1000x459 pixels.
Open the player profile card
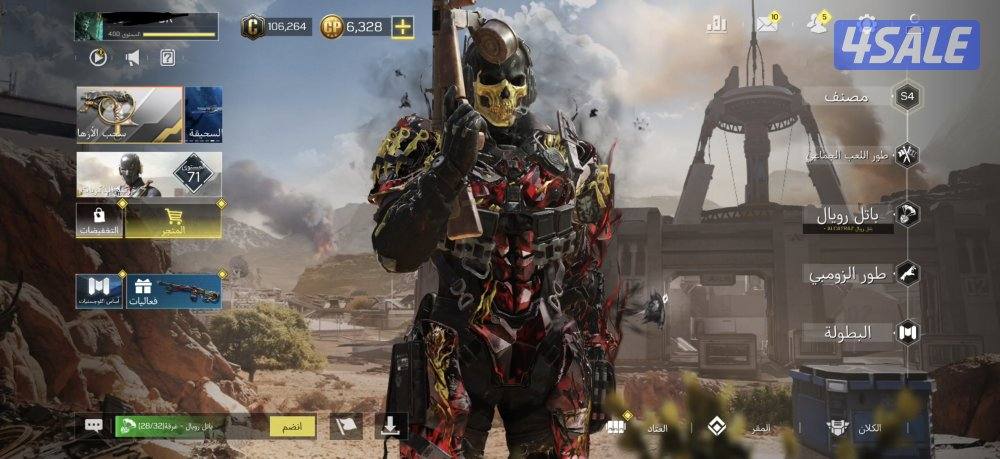pyautogui.click(x=146, y=26)
